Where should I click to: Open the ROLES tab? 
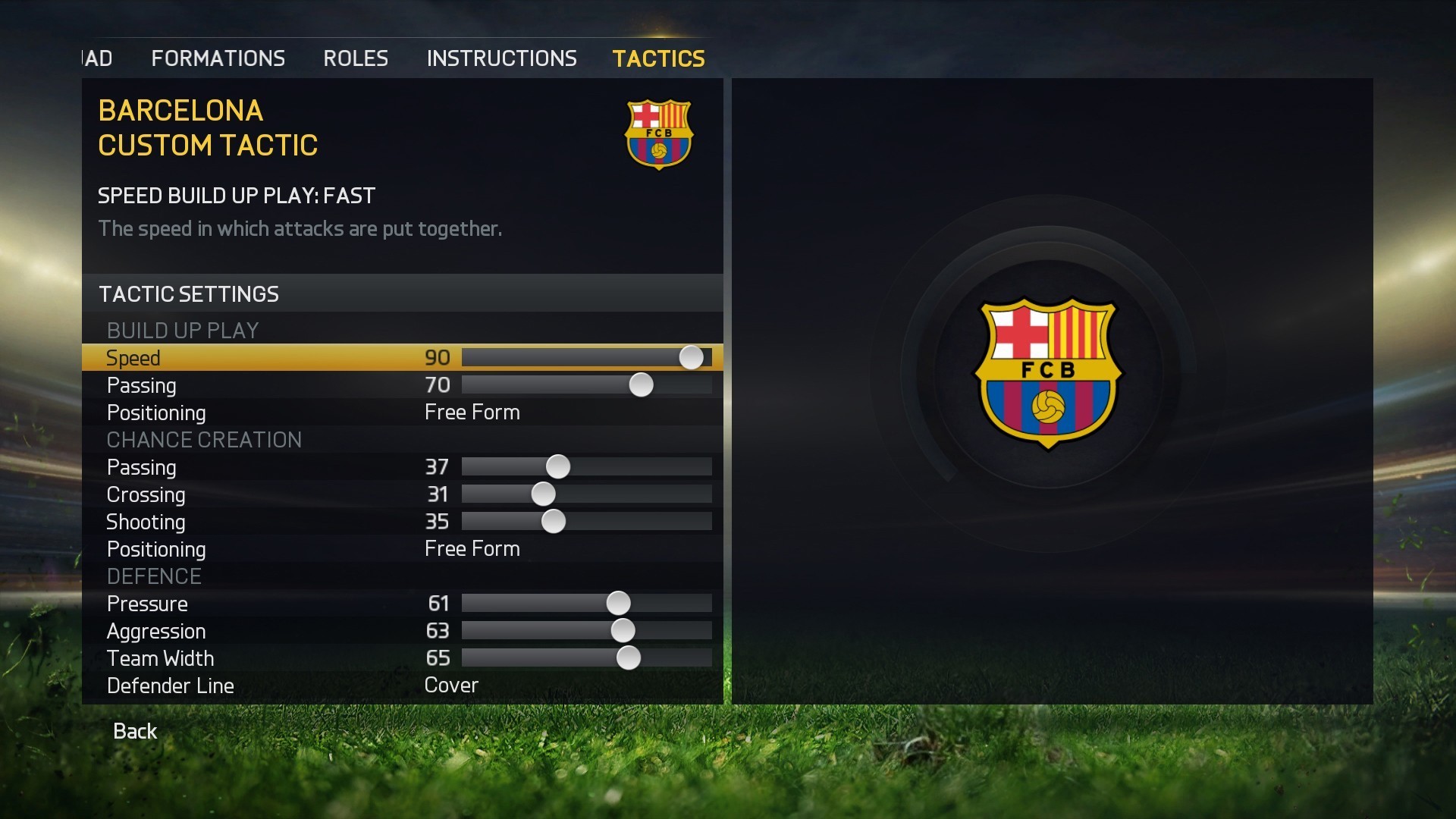tap(355, 58)
